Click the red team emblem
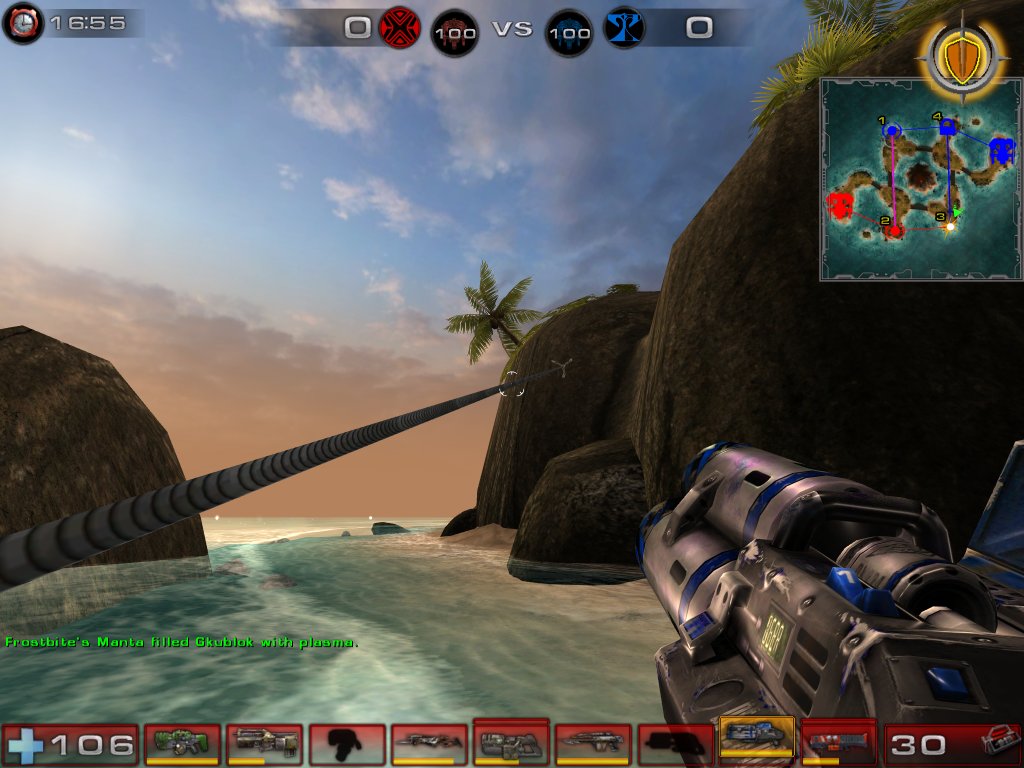The height and width of the screenshot is (768, 1024). coord(400,27)
